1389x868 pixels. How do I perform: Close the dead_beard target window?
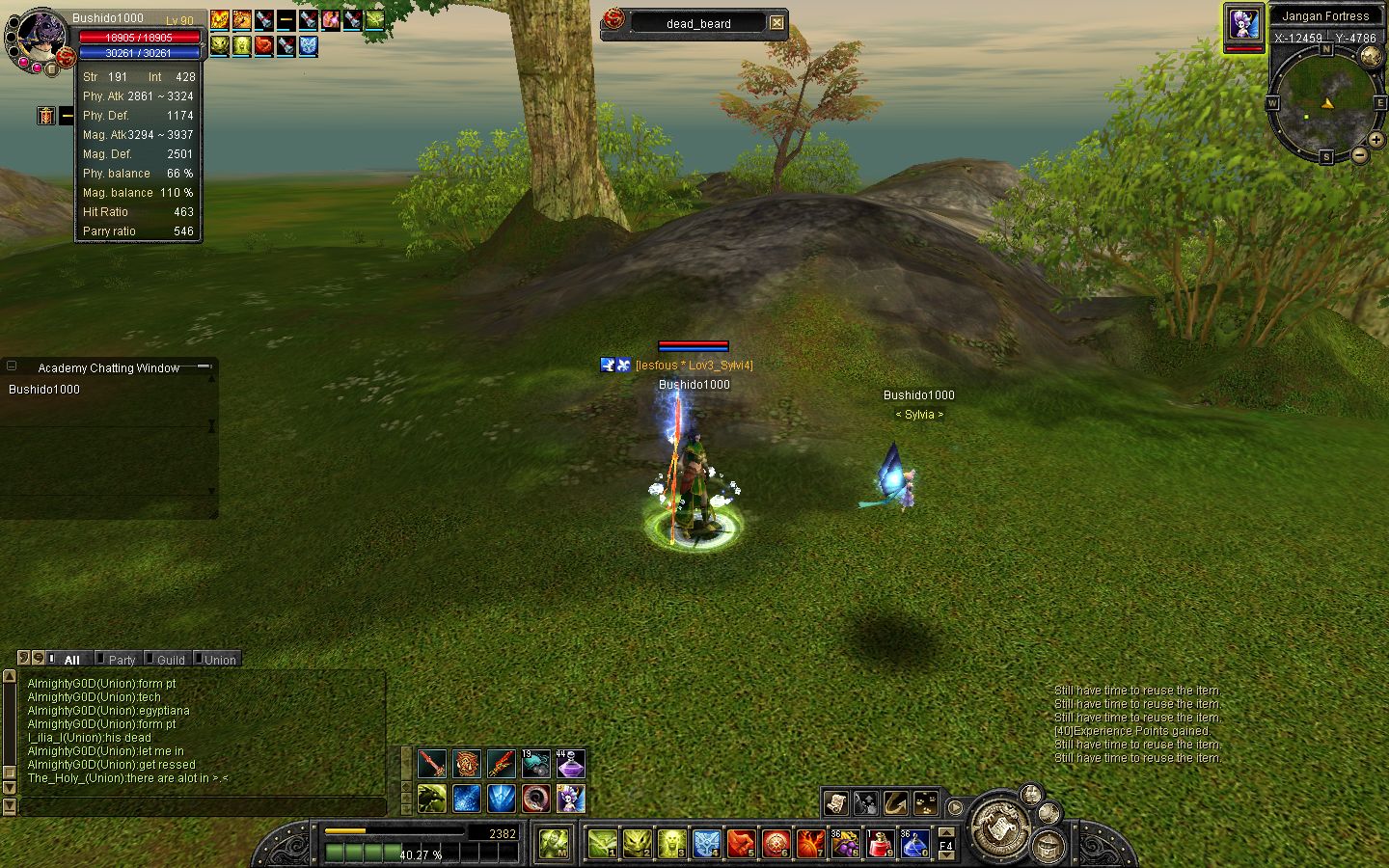click(x=776, y=23)
